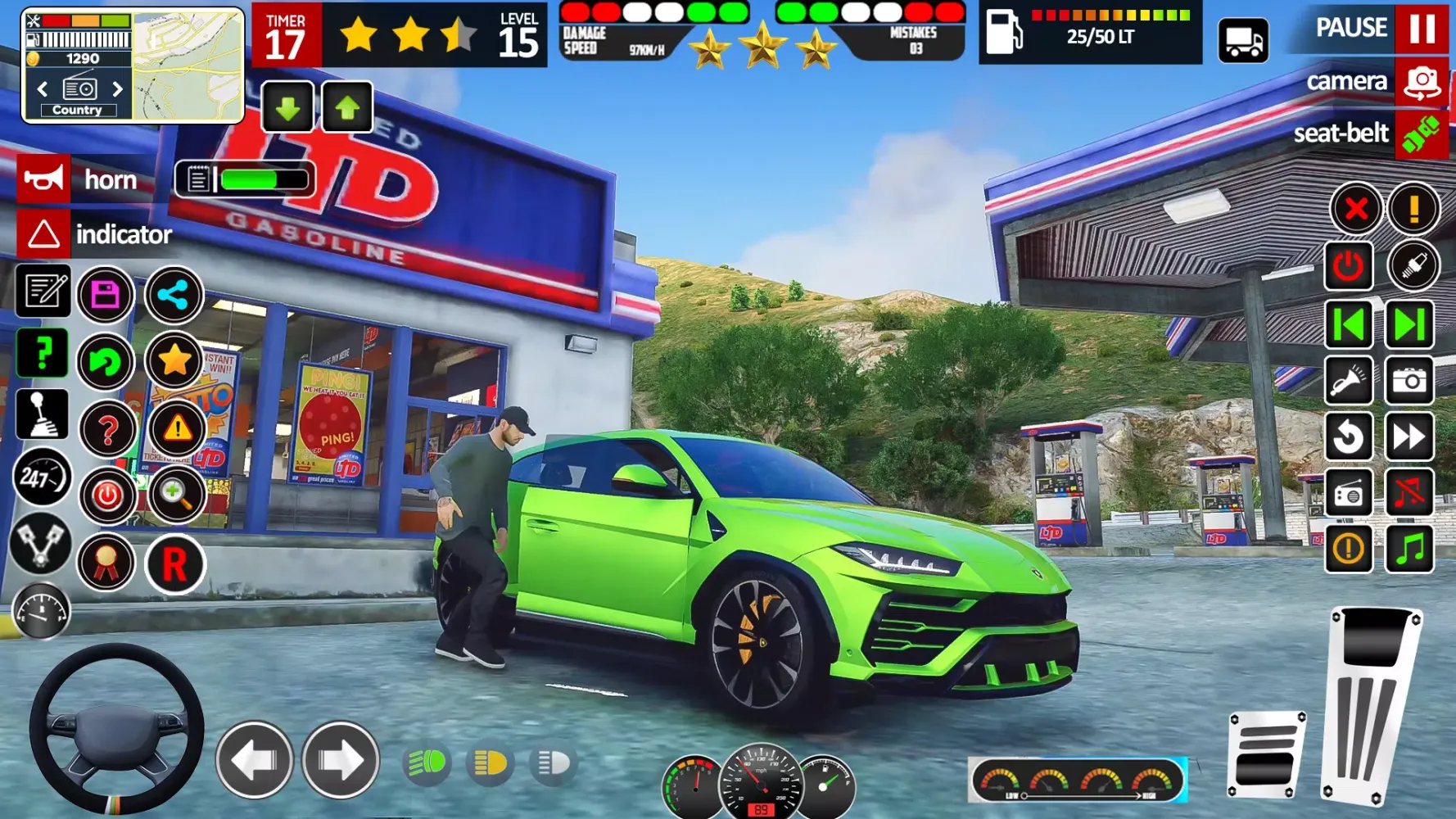1456x819 pixels.
Task: Go back to the previous track
Action: (x=1349, y=324)
